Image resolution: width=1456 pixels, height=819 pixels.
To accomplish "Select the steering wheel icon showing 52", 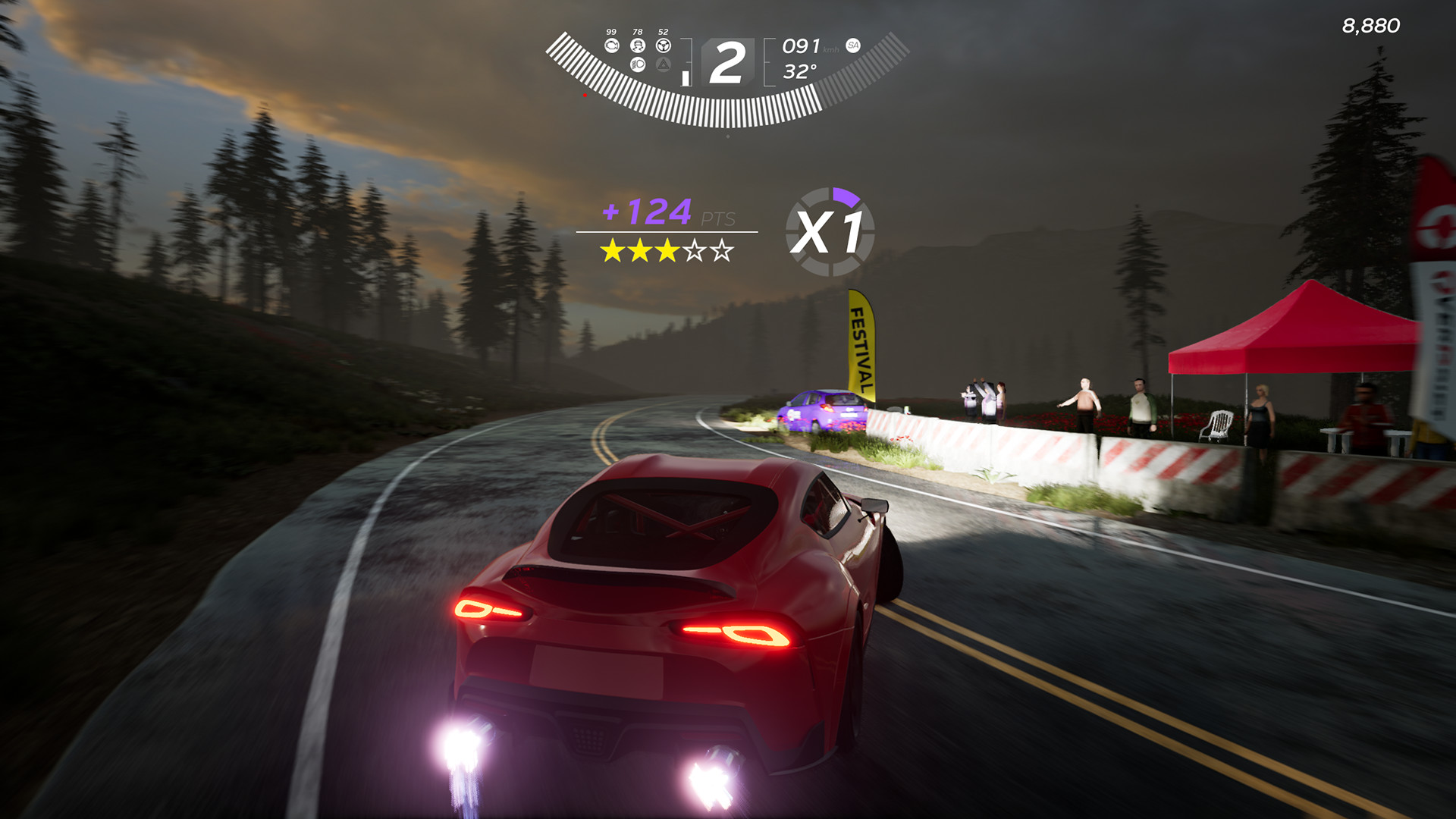I will (664, 45).
